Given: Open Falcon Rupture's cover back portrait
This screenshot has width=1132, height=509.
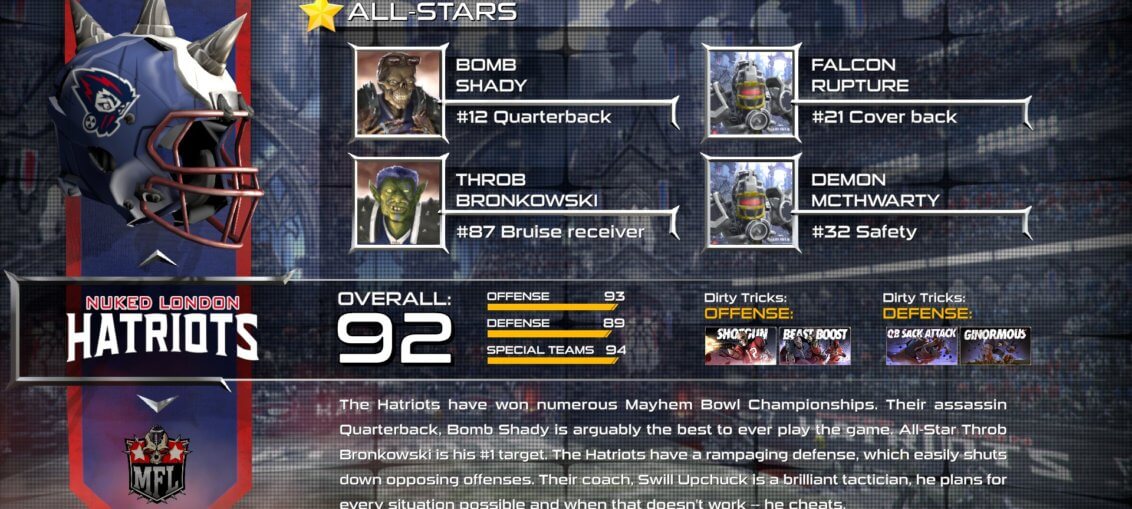Looking at the screenshot, I should pos(752,91).
